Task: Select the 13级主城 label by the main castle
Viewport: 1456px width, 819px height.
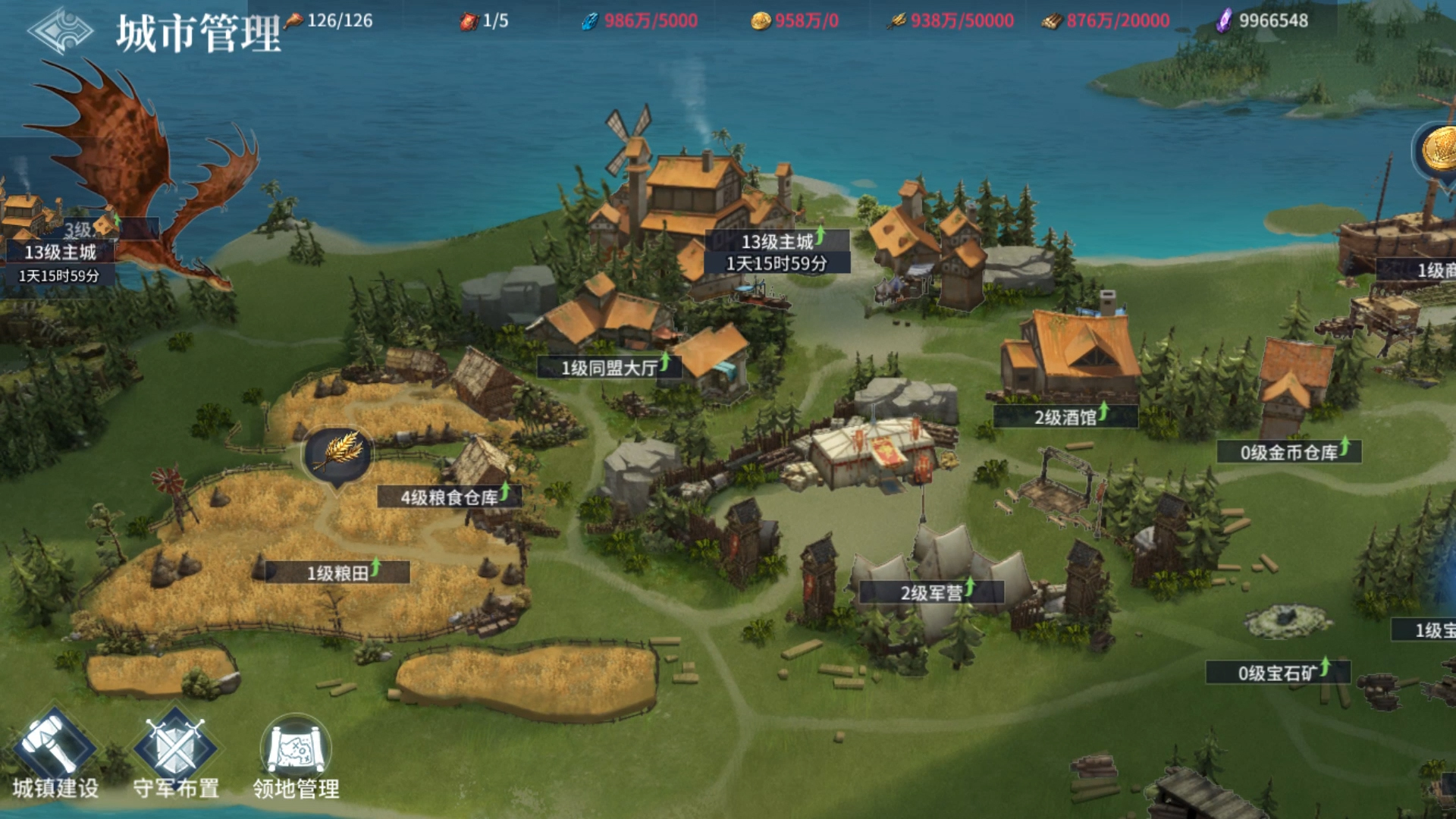Action: (x=777, y=243)
